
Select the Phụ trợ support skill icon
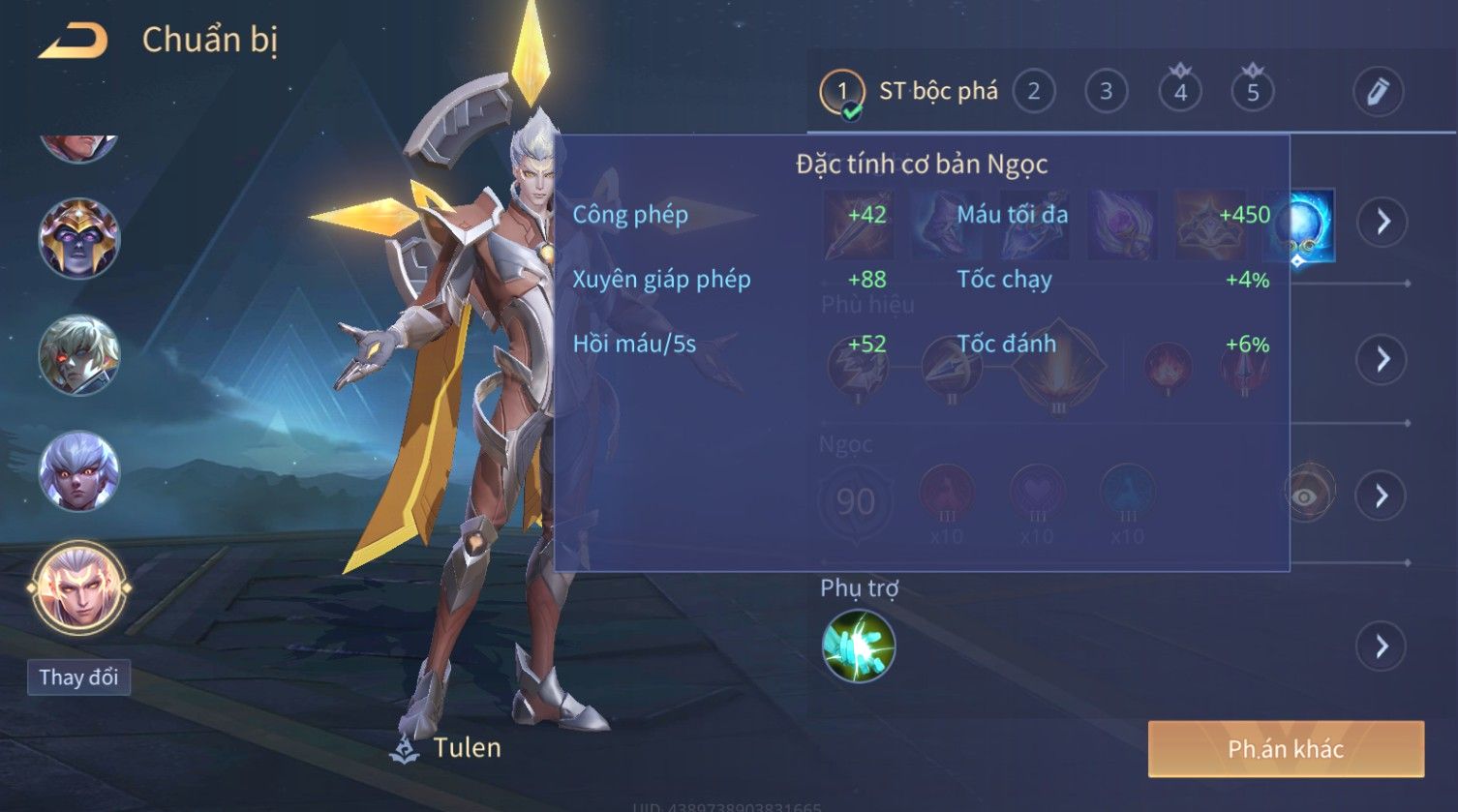(x=859, y=646)
